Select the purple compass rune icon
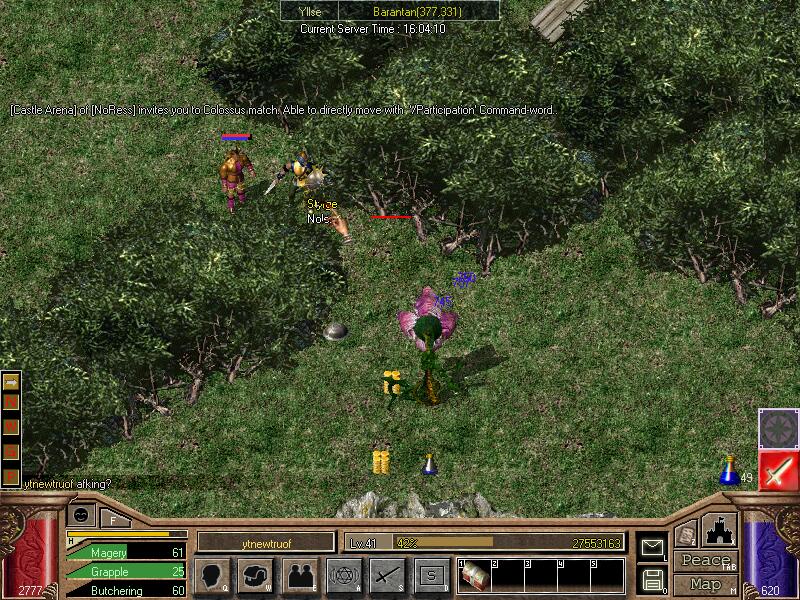Screen dimensions: 800x600 777,428
